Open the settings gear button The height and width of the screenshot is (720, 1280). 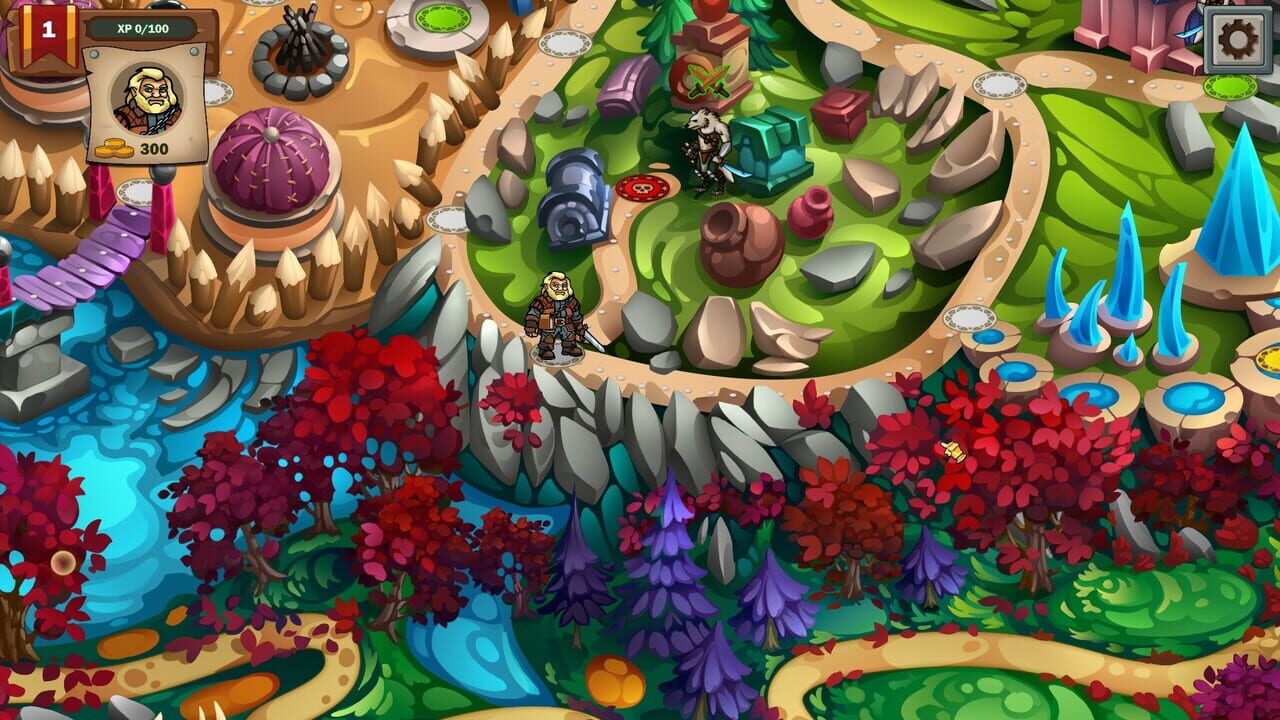pos(1238,40)
